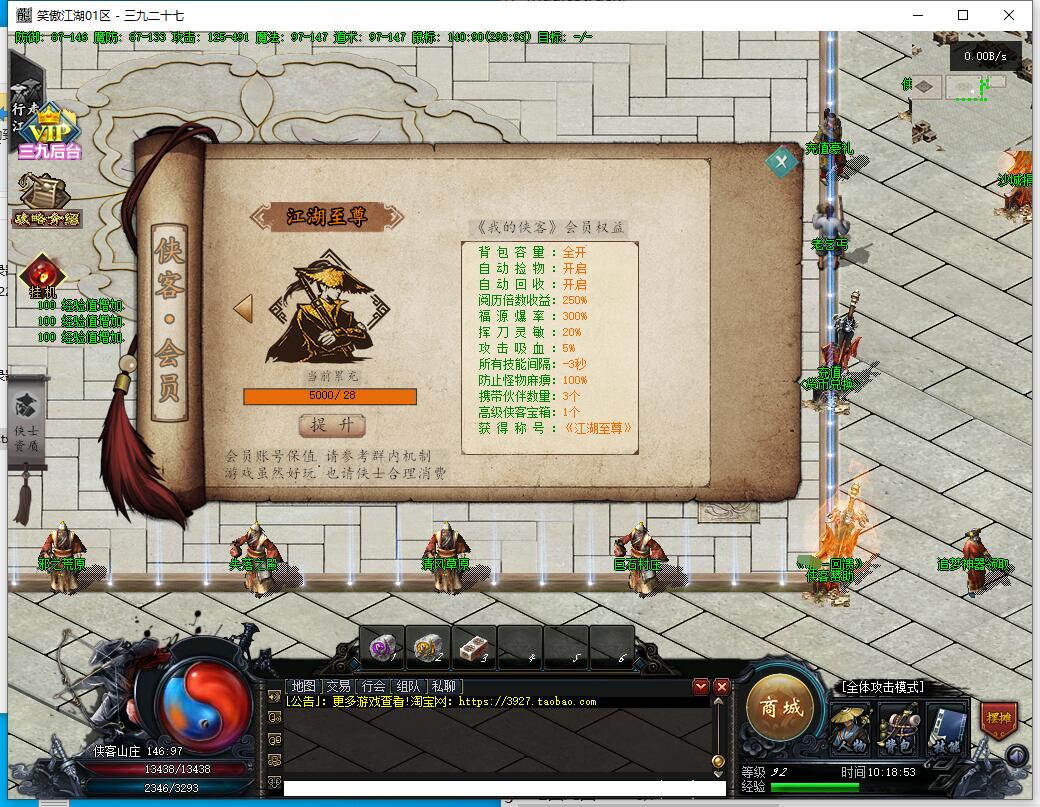Close the chat box with red X
The image size is (1040, 807).
722,687
